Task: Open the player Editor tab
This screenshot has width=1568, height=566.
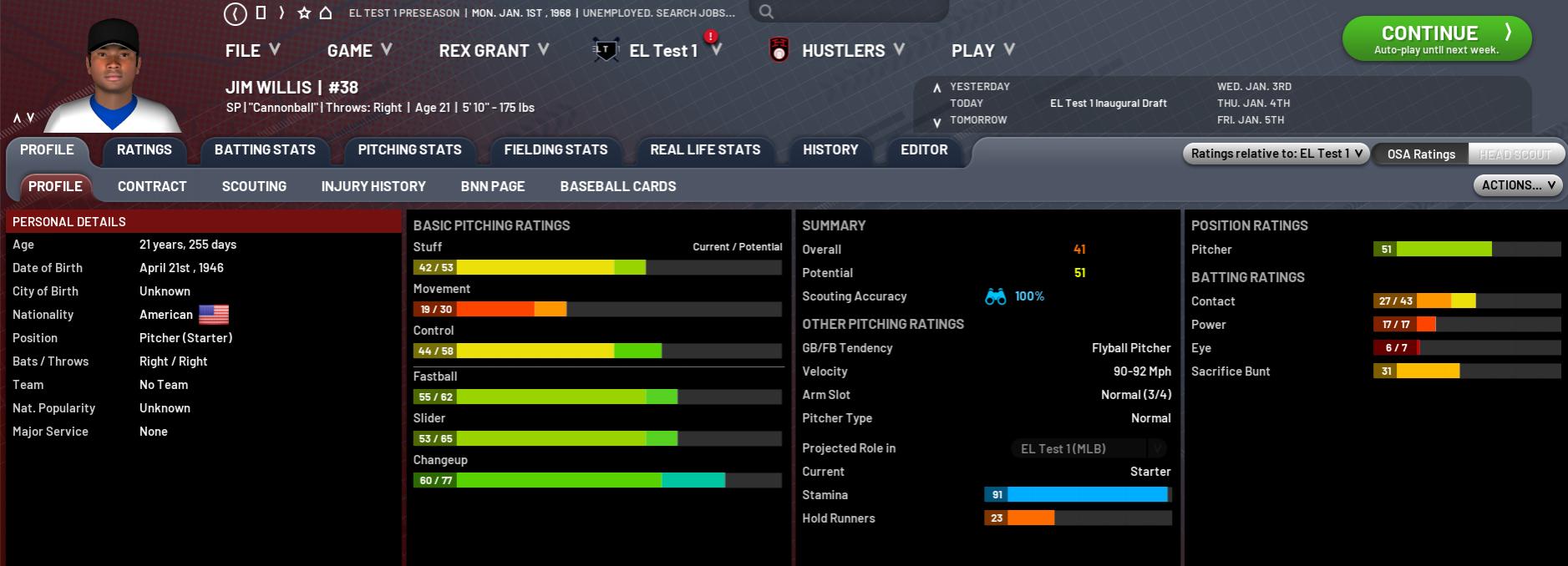Action: [924, 150]
